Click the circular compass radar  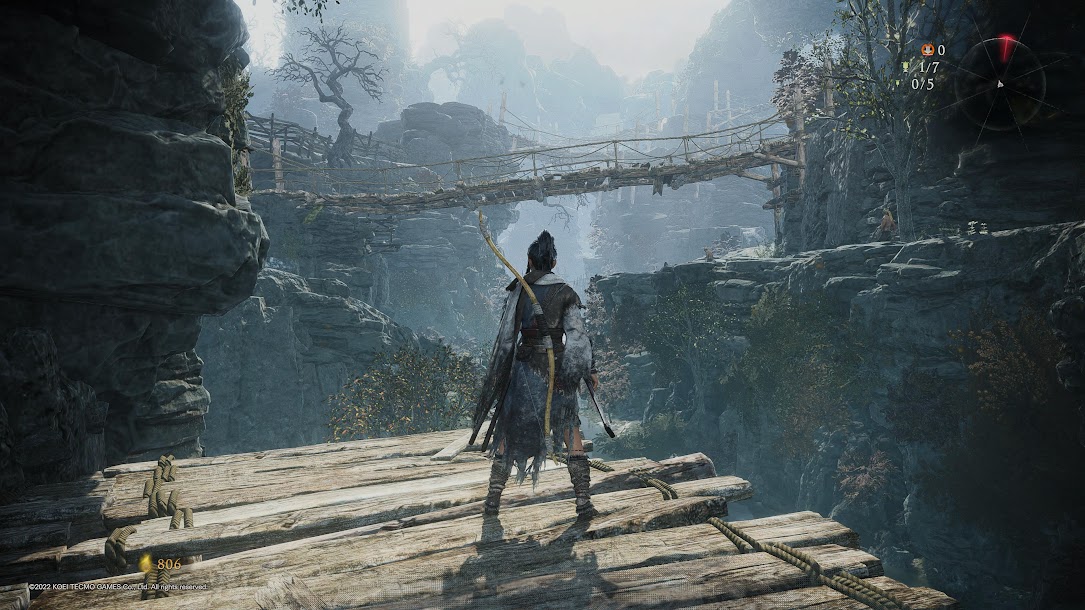pos(999,83)
